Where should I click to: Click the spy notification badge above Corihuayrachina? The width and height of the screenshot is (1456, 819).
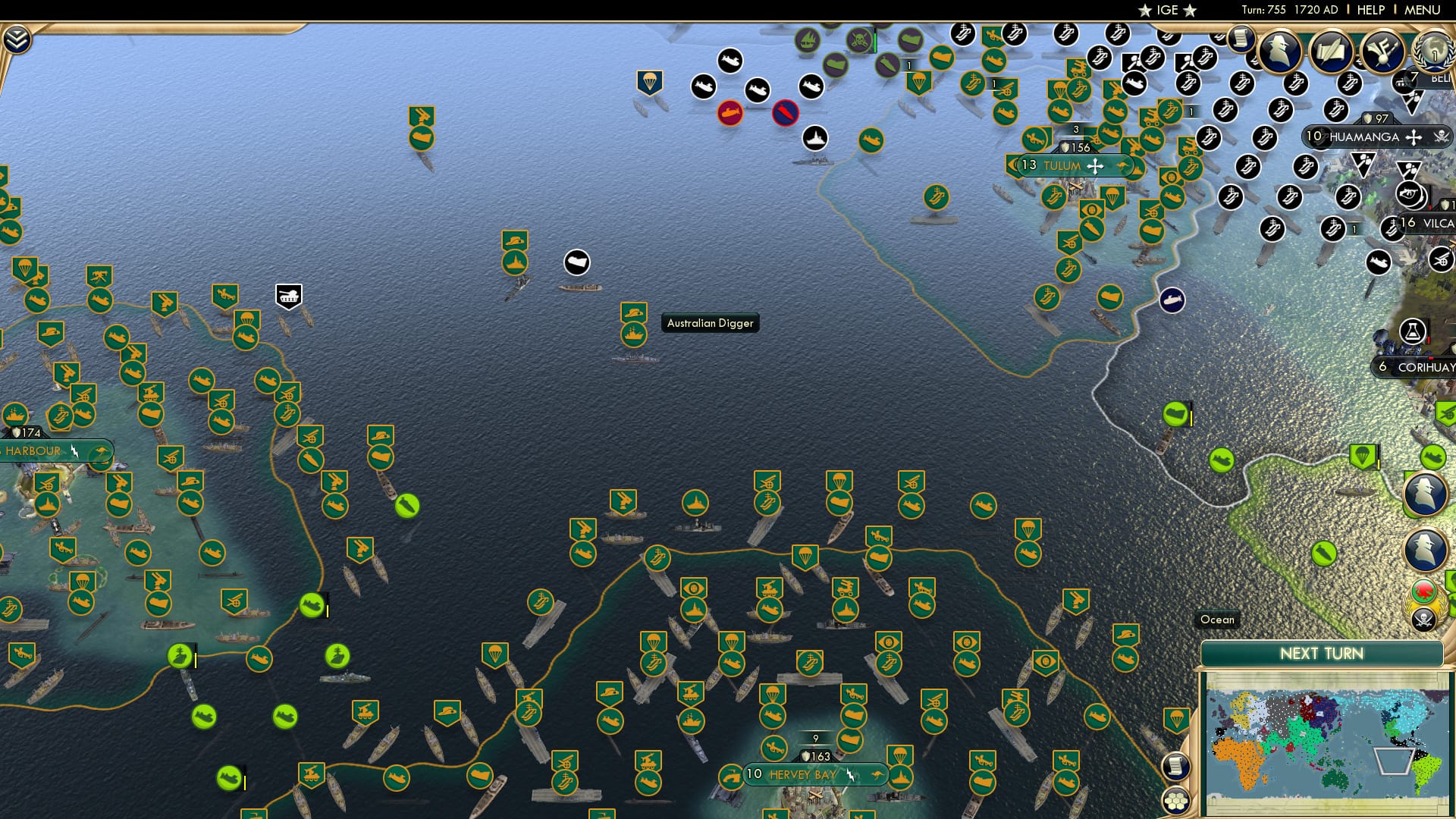(x=1425, y=493)
